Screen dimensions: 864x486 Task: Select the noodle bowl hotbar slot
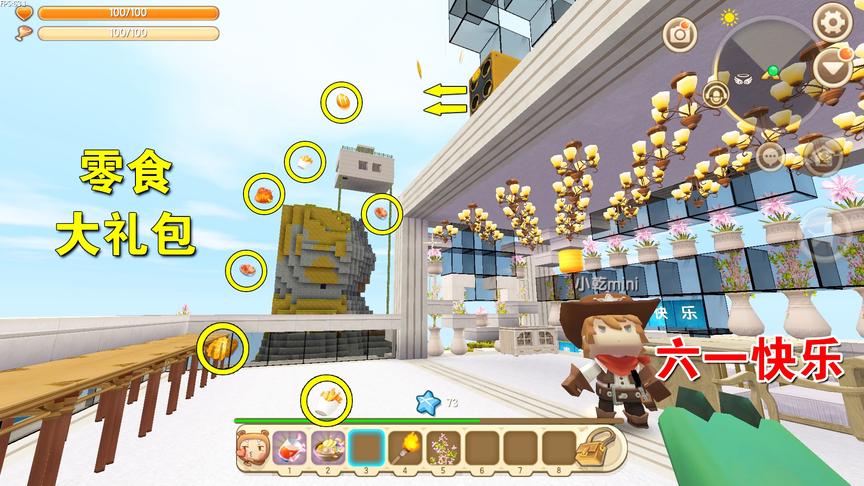click(327, 446)
